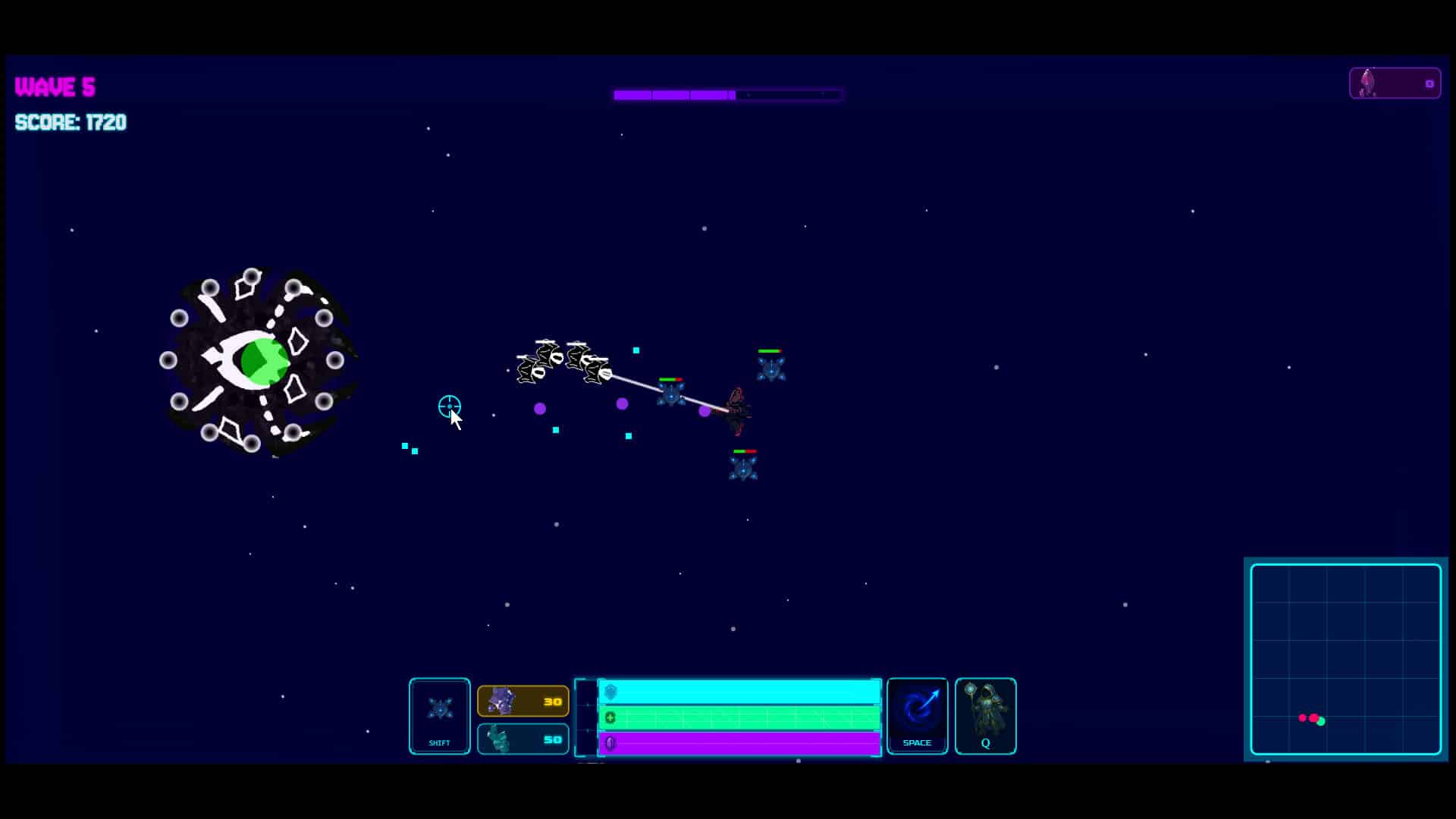Select the SCORE: 1720 text
Screen dimensions: 1456x819
[x=71, y=123]
